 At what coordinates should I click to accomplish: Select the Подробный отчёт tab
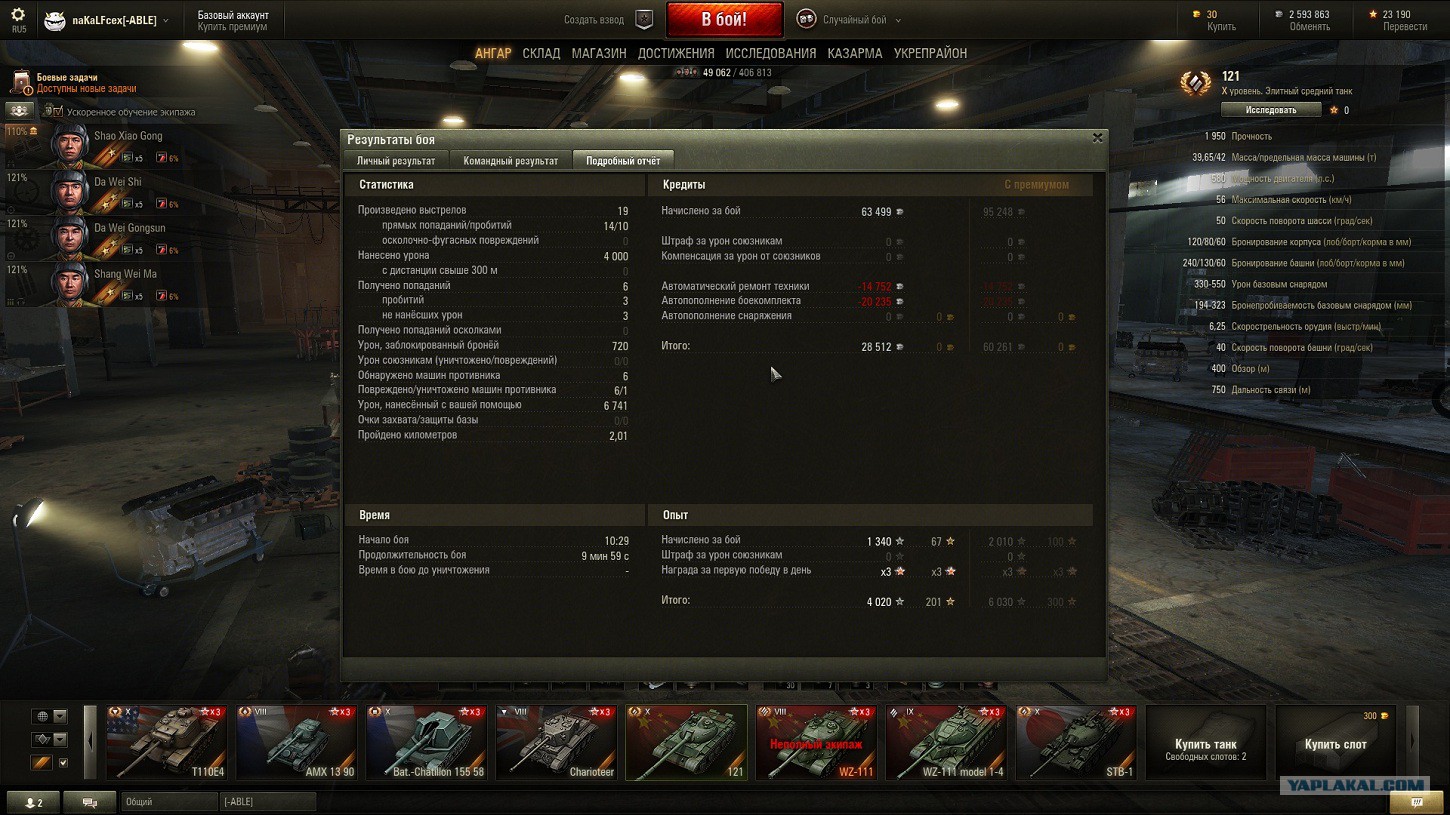point(623,160)
